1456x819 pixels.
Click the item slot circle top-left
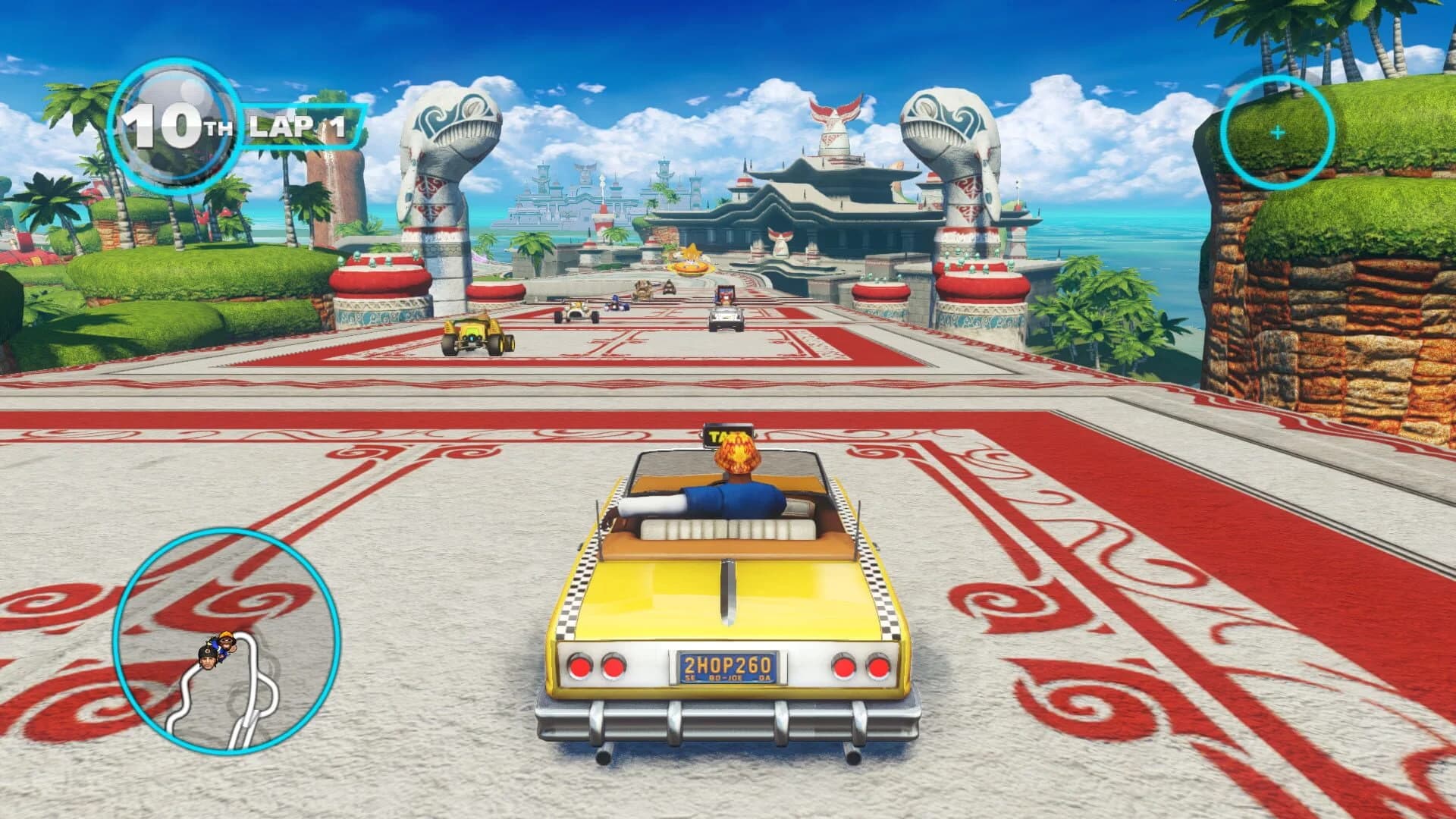(173, 125)
